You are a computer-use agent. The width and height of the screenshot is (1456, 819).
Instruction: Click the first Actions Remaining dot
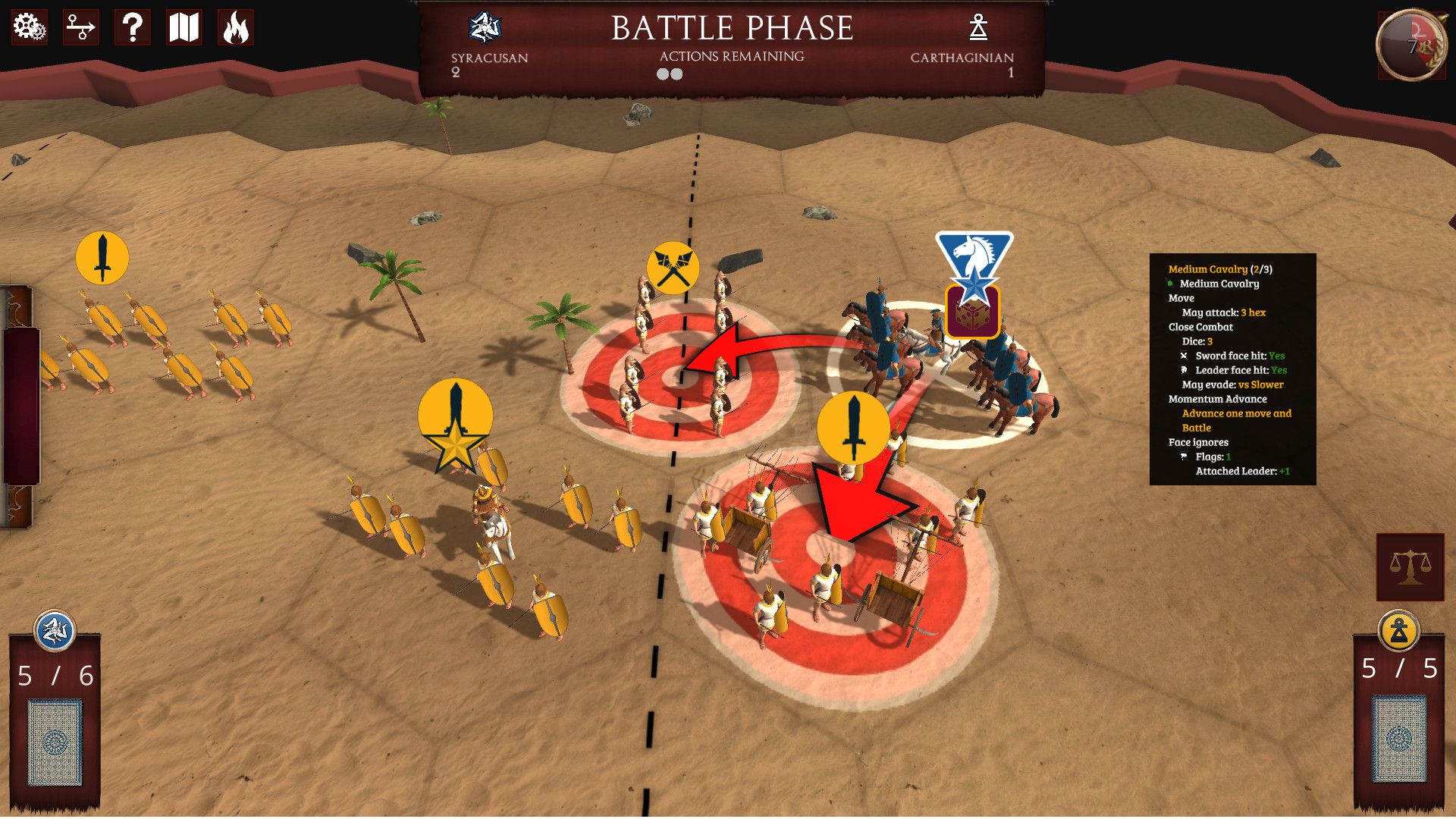coord(661,74)
